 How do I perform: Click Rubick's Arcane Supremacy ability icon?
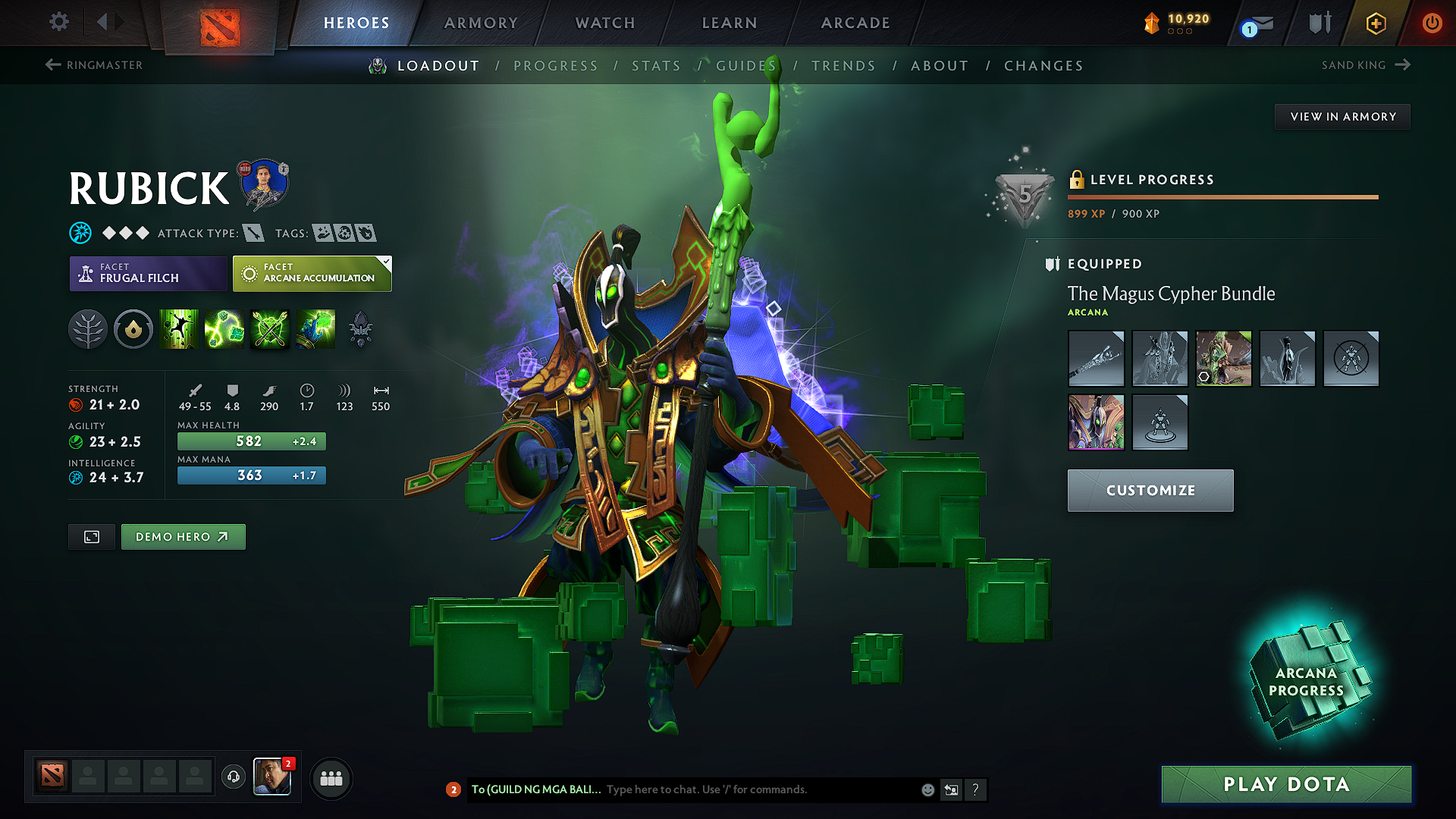[270, 329]
